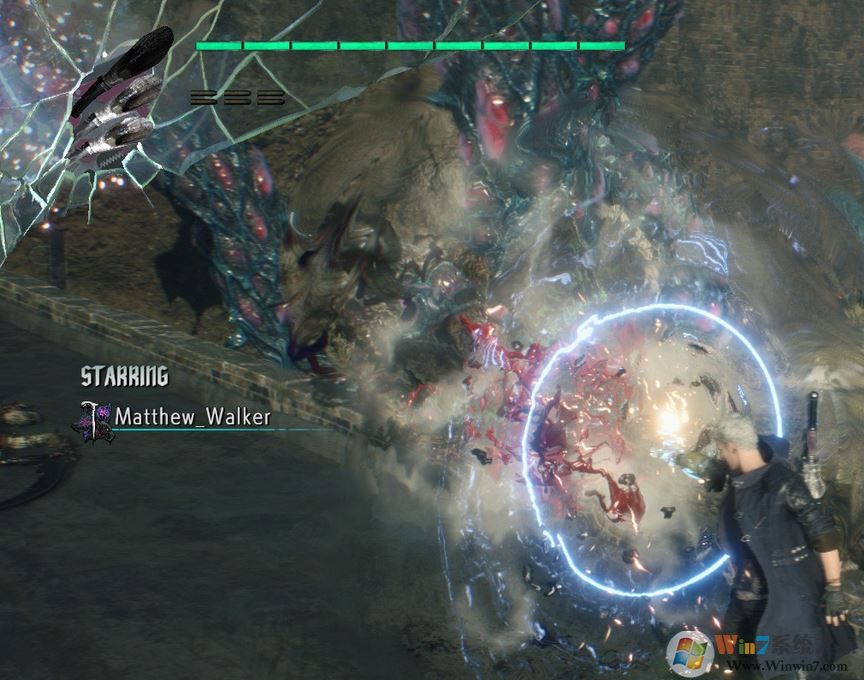
Task: Select the Matthew_Walker player name
Action: tap(193, 417)
